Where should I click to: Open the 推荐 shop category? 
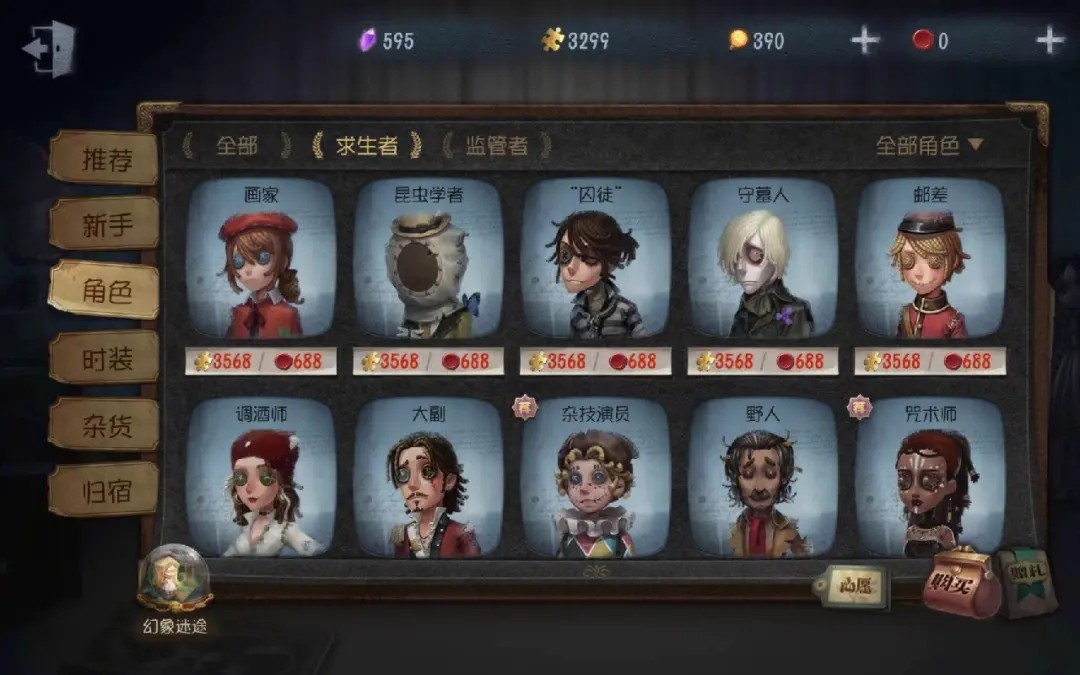(x=106, y=159)
